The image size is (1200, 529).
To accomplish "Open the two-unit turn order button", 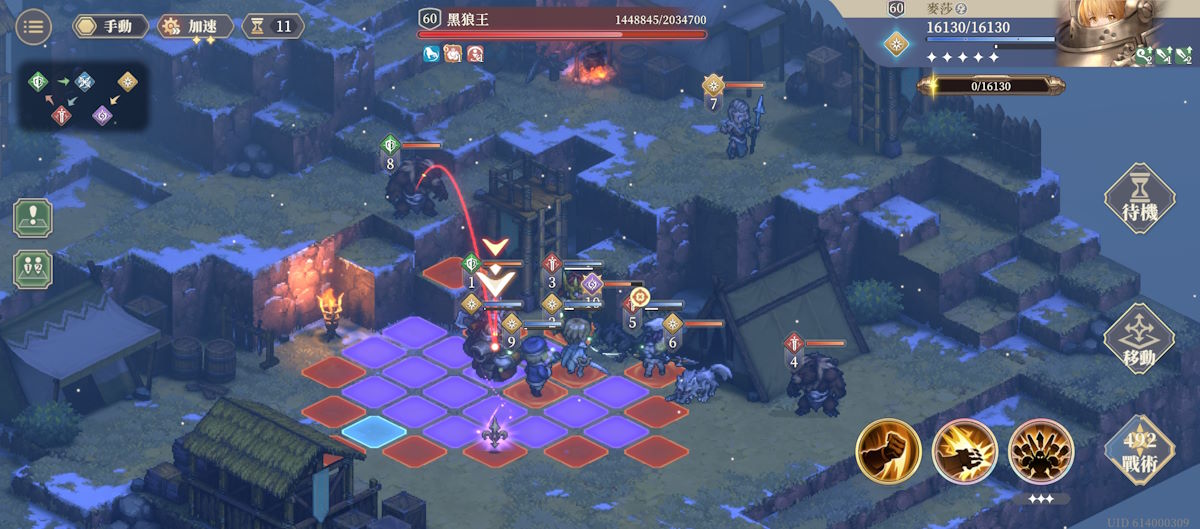I will (x=33, y=269).
